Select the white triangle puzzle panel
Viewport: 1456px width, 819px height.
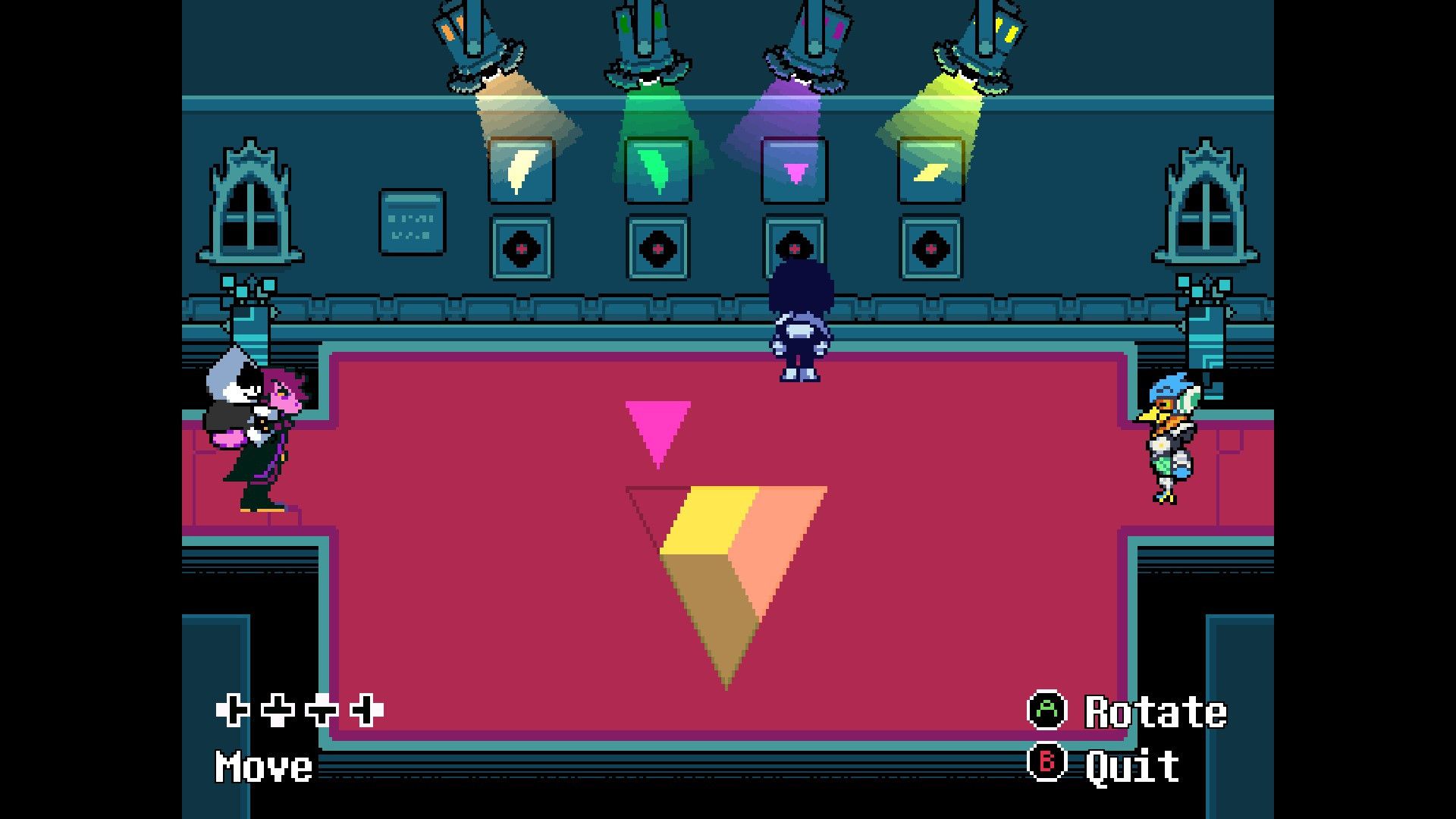520,170
